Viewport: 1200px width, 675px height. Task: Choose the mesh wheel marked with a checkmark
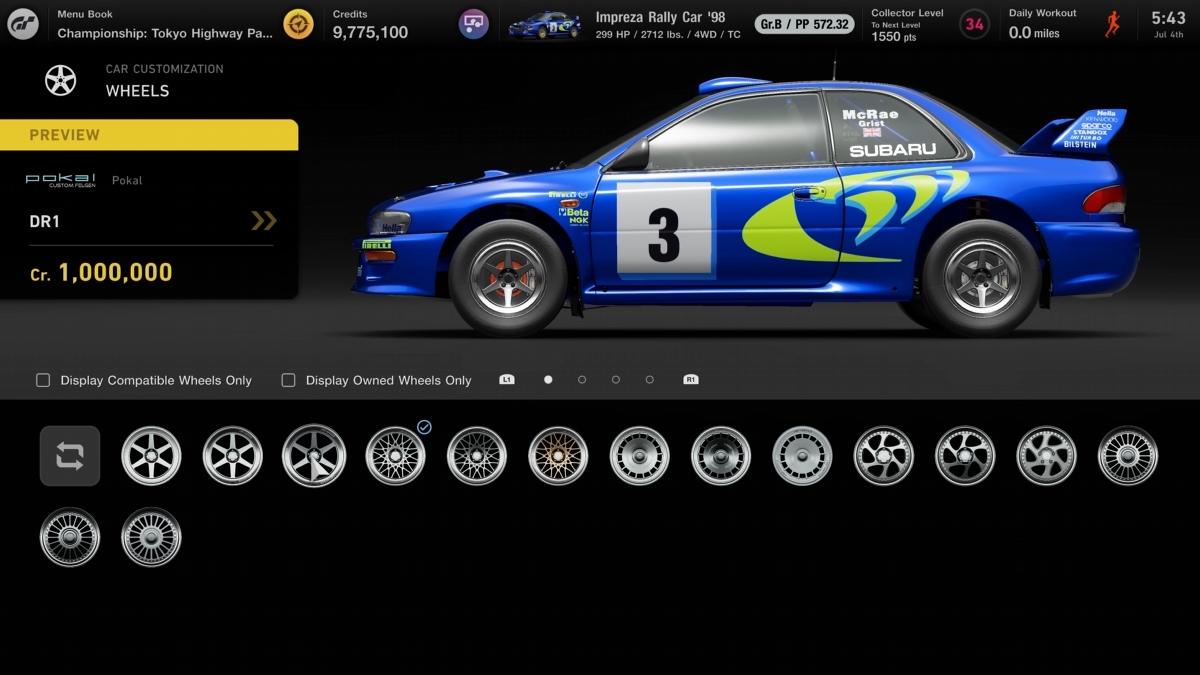(x=395, y=456)
